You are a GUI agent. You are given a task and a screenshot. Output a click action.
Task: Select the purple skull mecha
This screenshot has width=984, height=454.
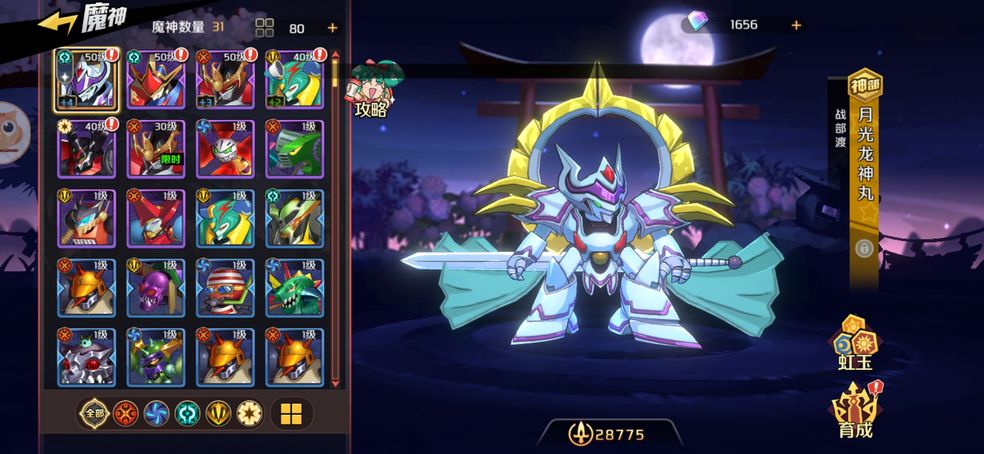click(156, 288)
